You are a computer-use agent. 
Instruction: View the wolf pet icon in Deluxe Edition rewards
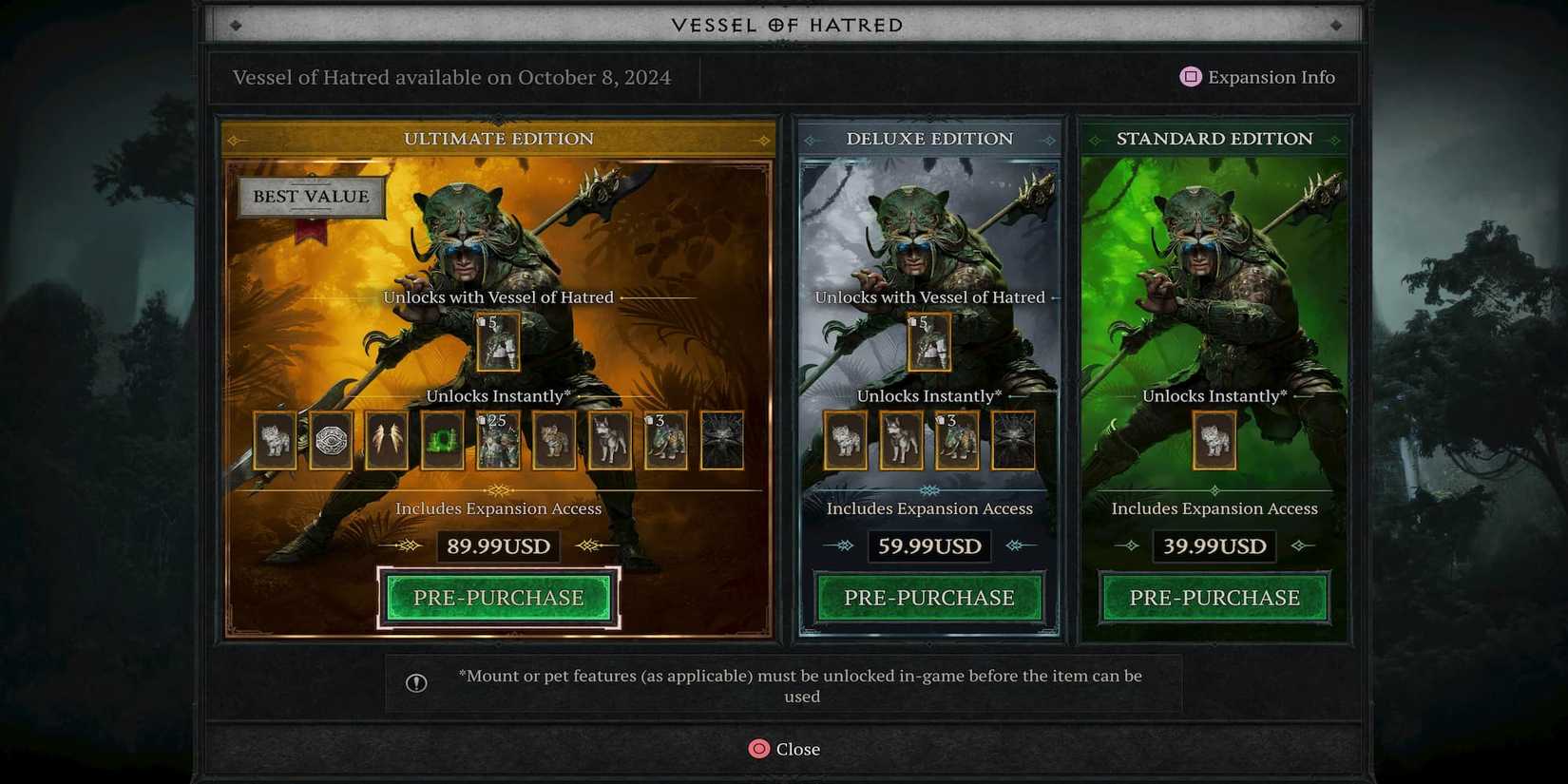[x=901, y=442]
